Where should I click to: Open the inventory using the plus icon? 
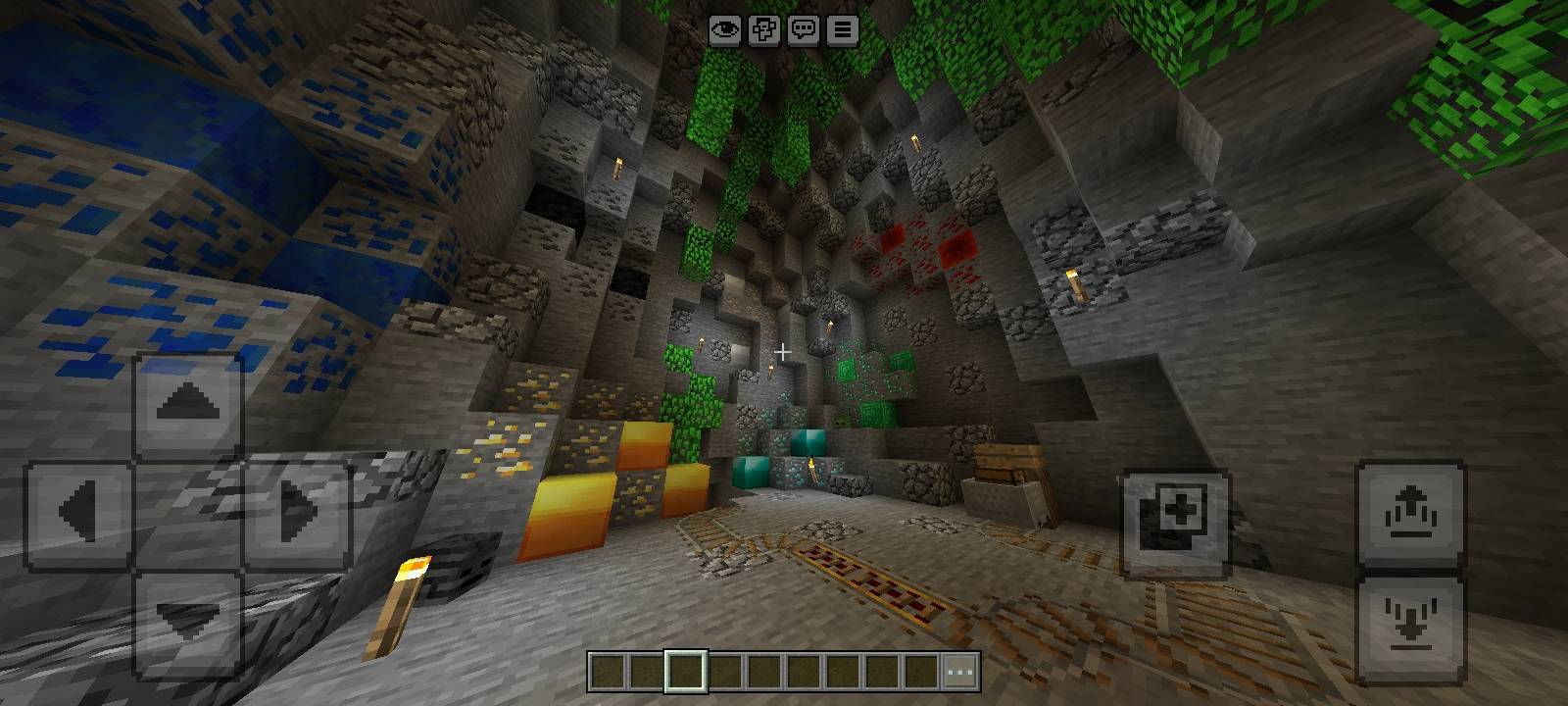[1176, 515]
